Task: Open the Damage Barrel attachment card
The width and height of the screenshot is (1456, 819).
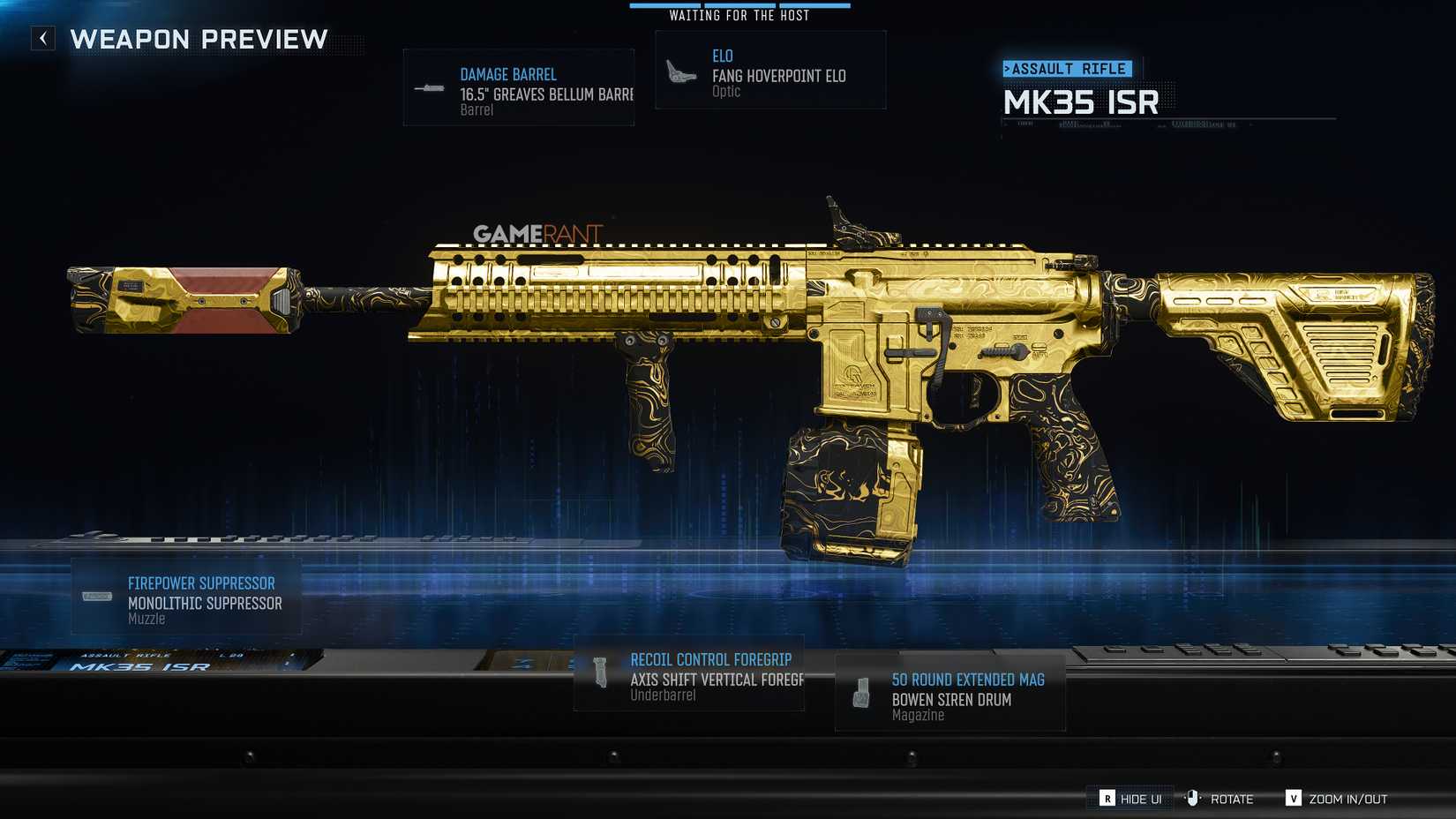Action: [x=519, y=87]
